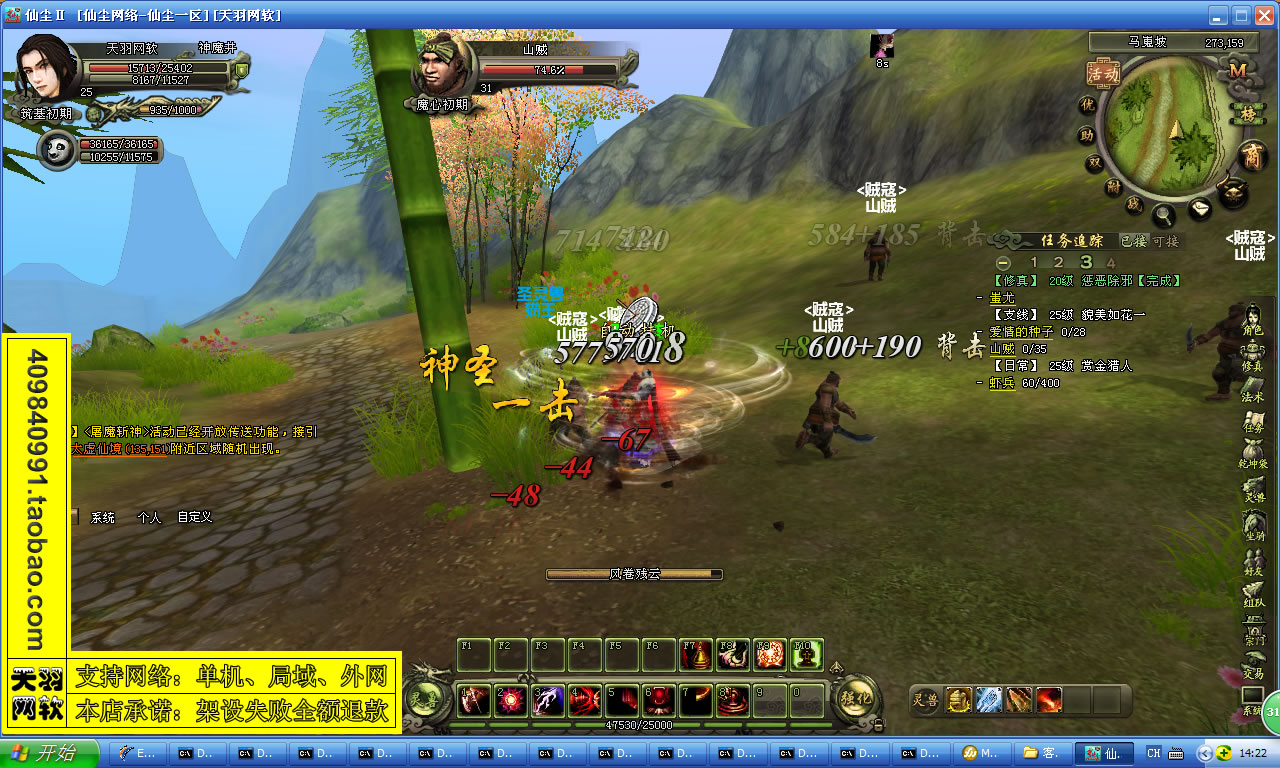Select quest tracker page 4
Image resolution: width=1280 pixels, height=768 pixels.
point(1110,262)
